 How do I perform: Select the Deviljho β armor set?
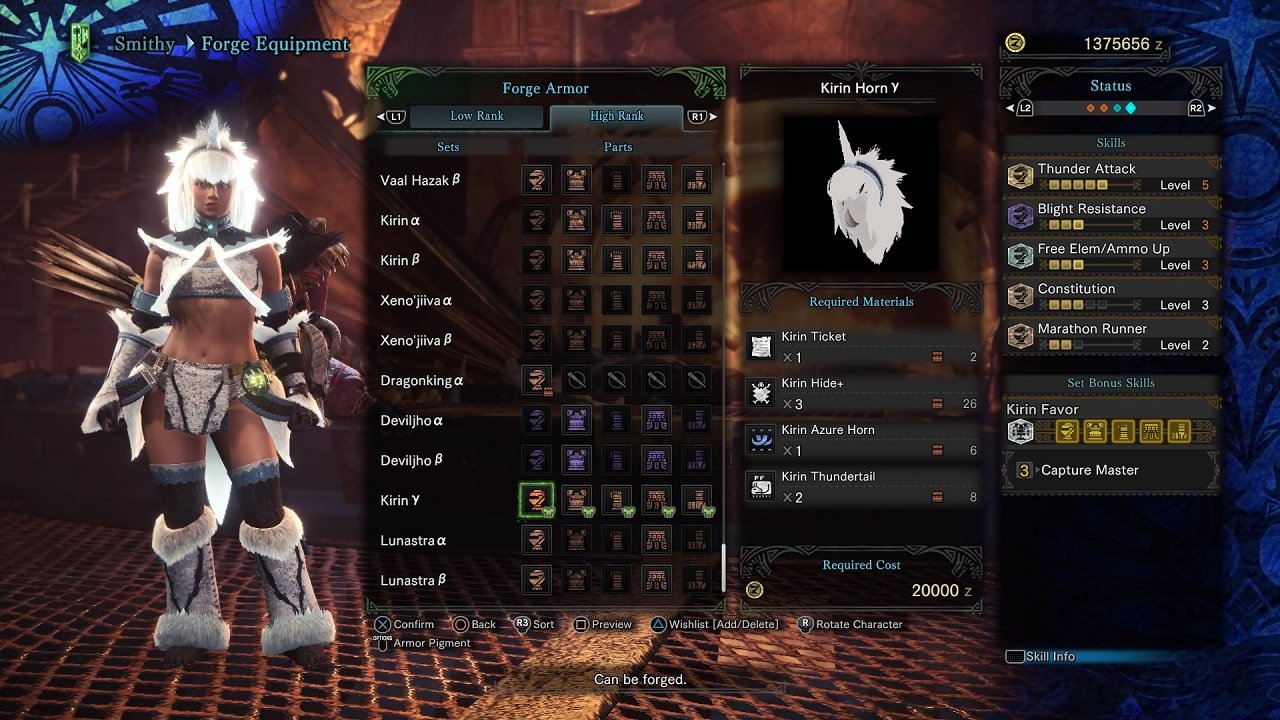coord(412,460)
